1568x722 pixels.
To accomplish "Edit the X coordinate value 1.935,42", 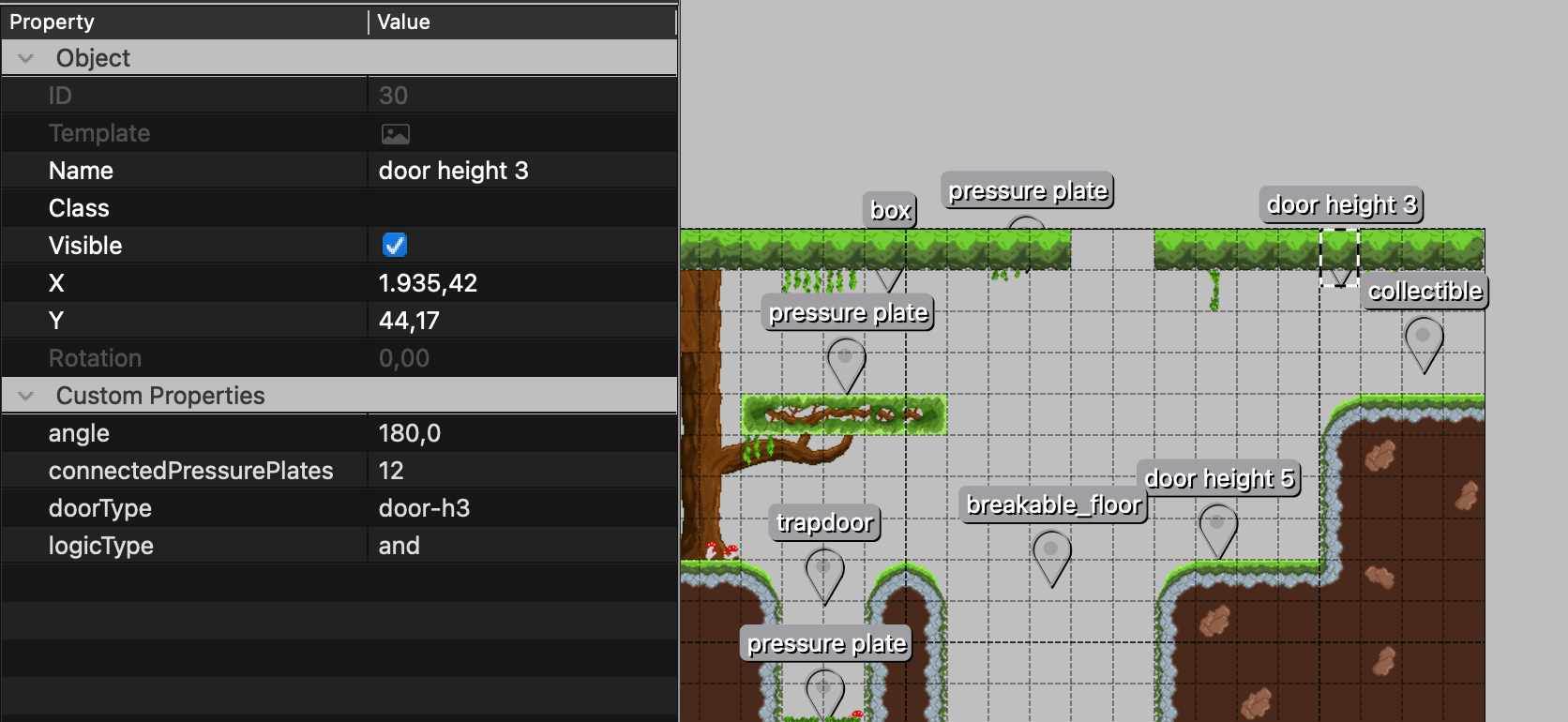I will [428, 282].
